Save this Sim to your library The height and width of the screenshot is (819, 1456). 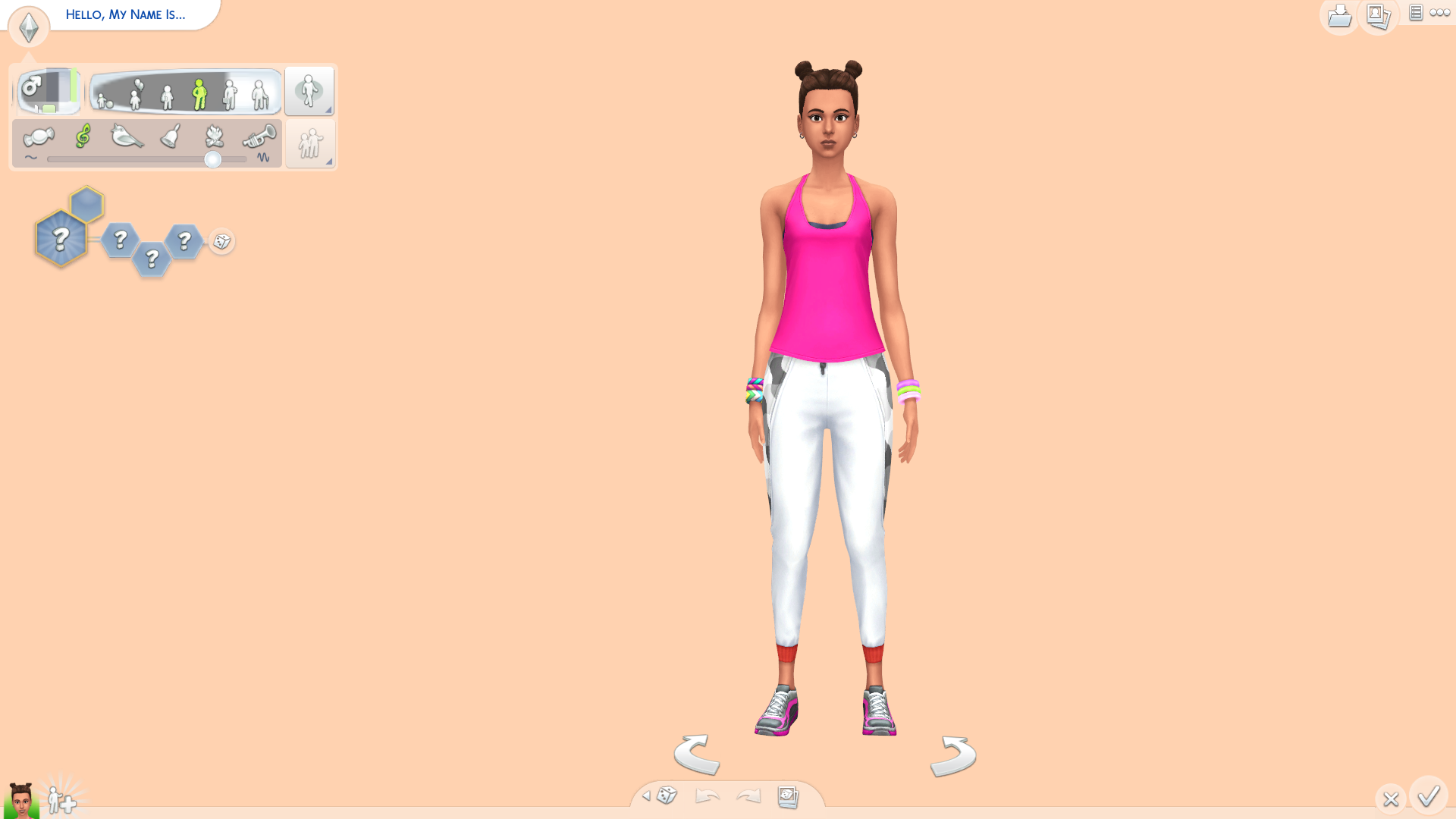[x=1339, y=17]
